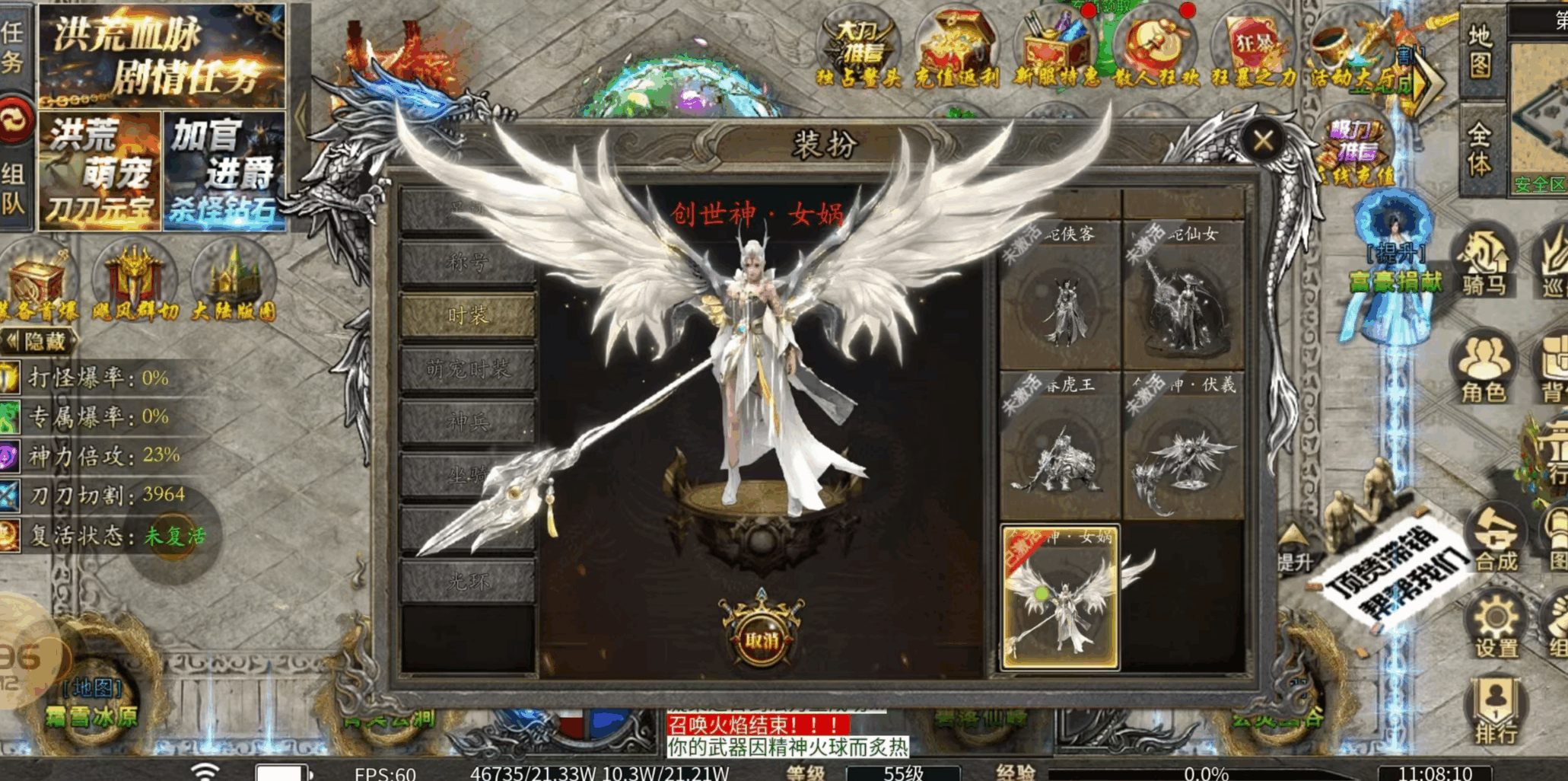Choose the 仙女 costume thumbnail

(x=1183, y=295)
